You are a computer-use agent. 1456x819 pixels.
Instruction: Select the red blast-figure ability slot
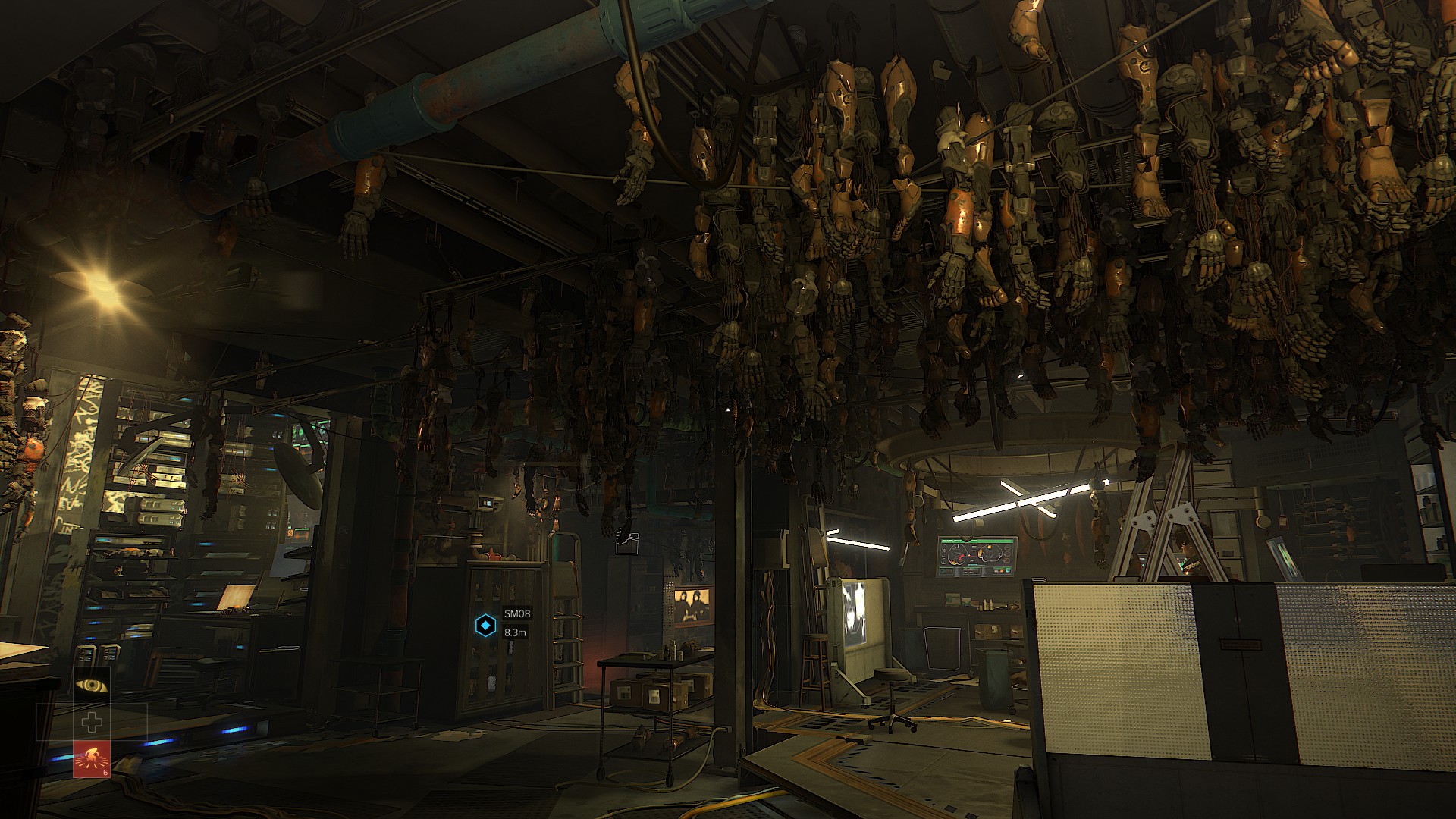click(92, 759)
